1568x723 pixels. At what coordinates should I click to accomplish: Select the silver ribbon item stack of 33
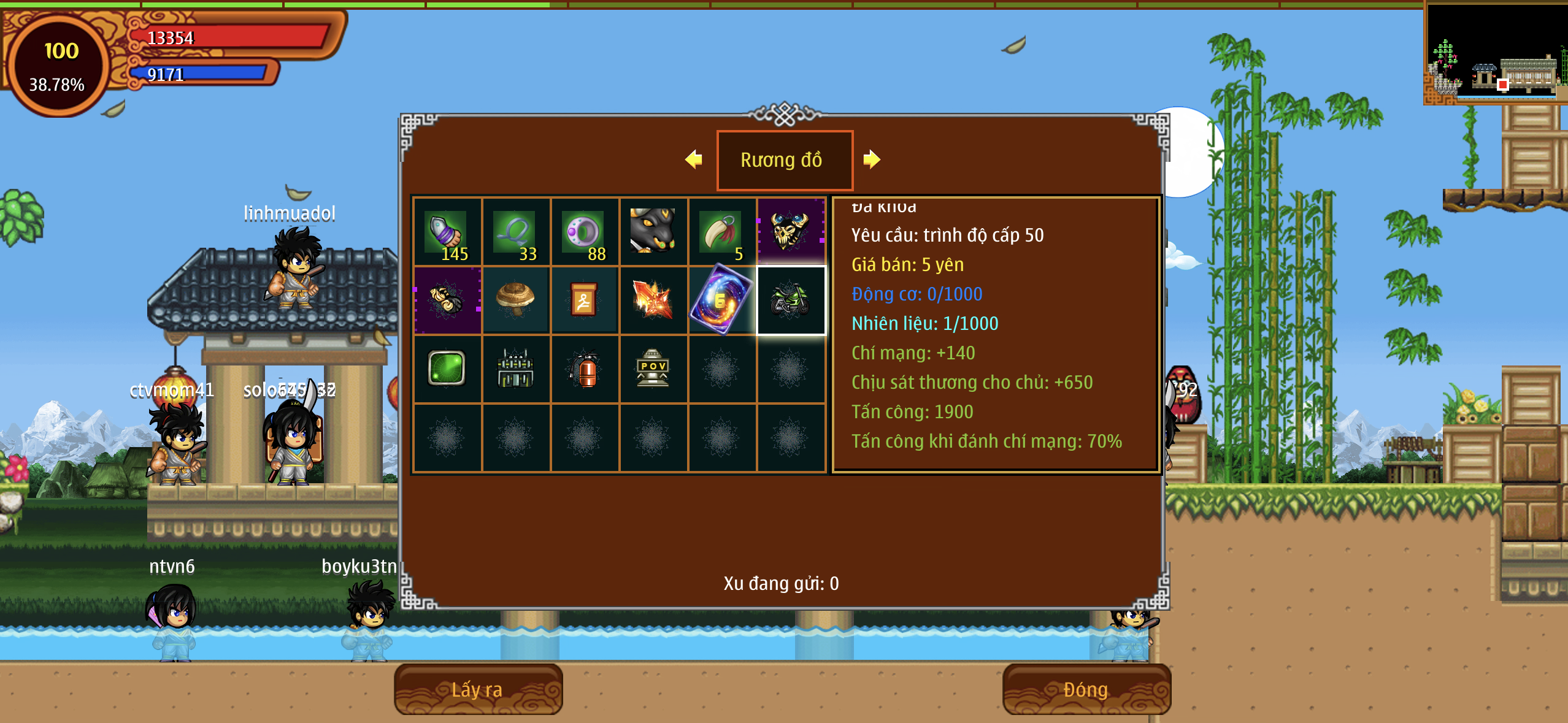(516, 232)
